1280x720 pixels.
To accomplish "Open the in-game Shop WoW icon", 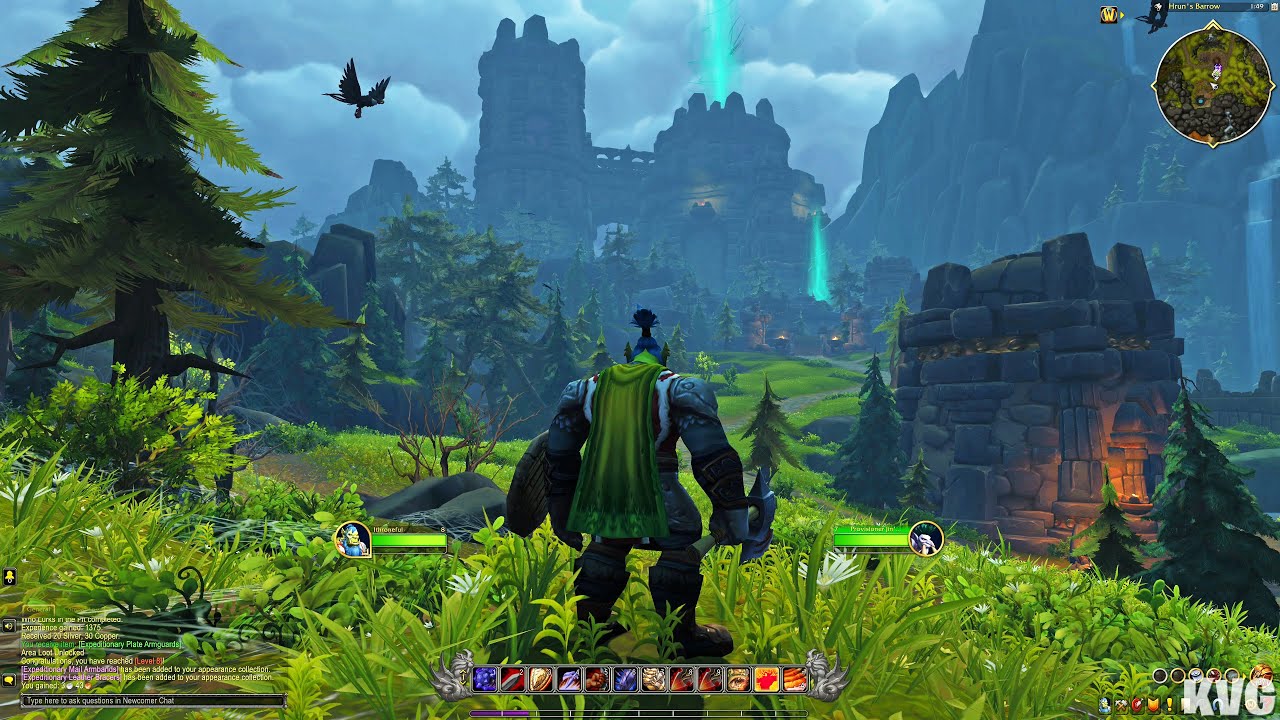I will coord(1250,703).
